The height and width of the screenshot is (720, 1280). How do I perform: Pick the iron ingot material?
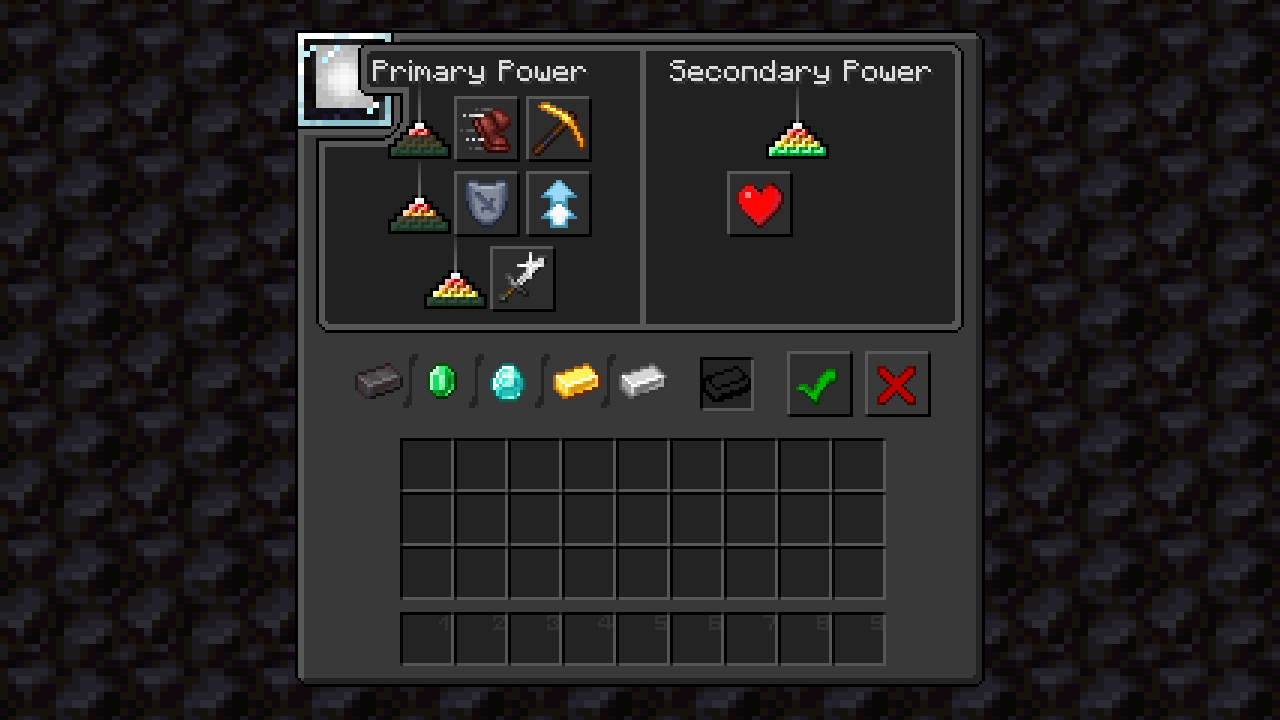coord(643,383)
